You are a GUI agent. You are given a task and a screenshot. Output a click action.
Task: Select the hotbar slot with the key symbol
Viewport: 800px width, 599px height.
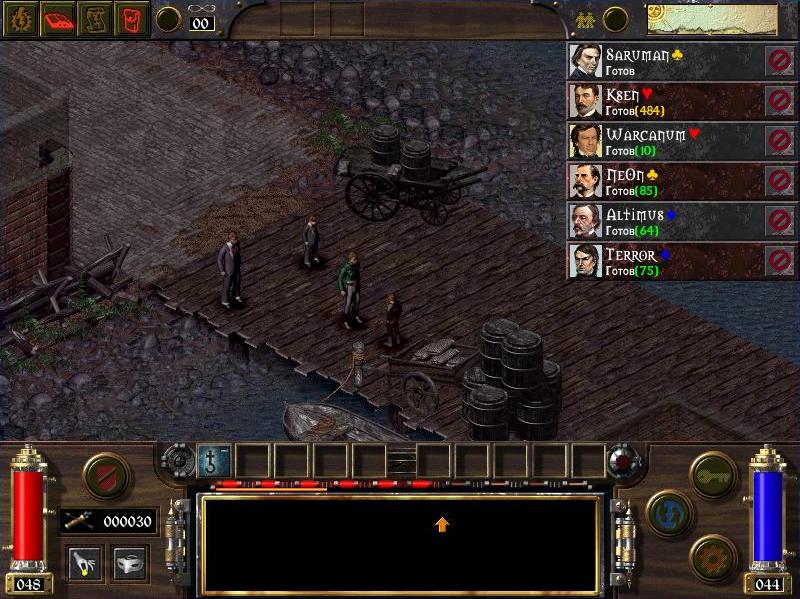pos(214,460)
